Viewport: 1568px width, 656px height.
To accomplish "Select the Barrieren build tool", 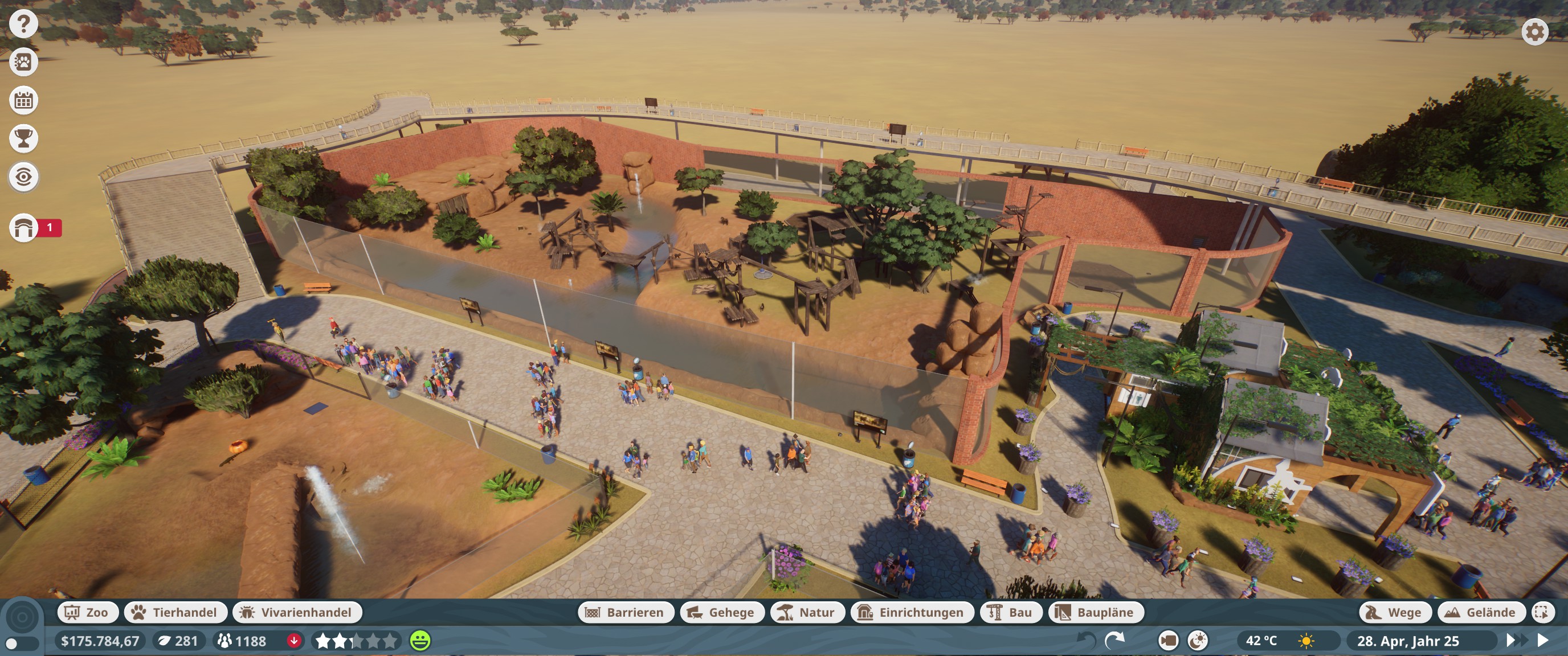I will coord(625,612).
